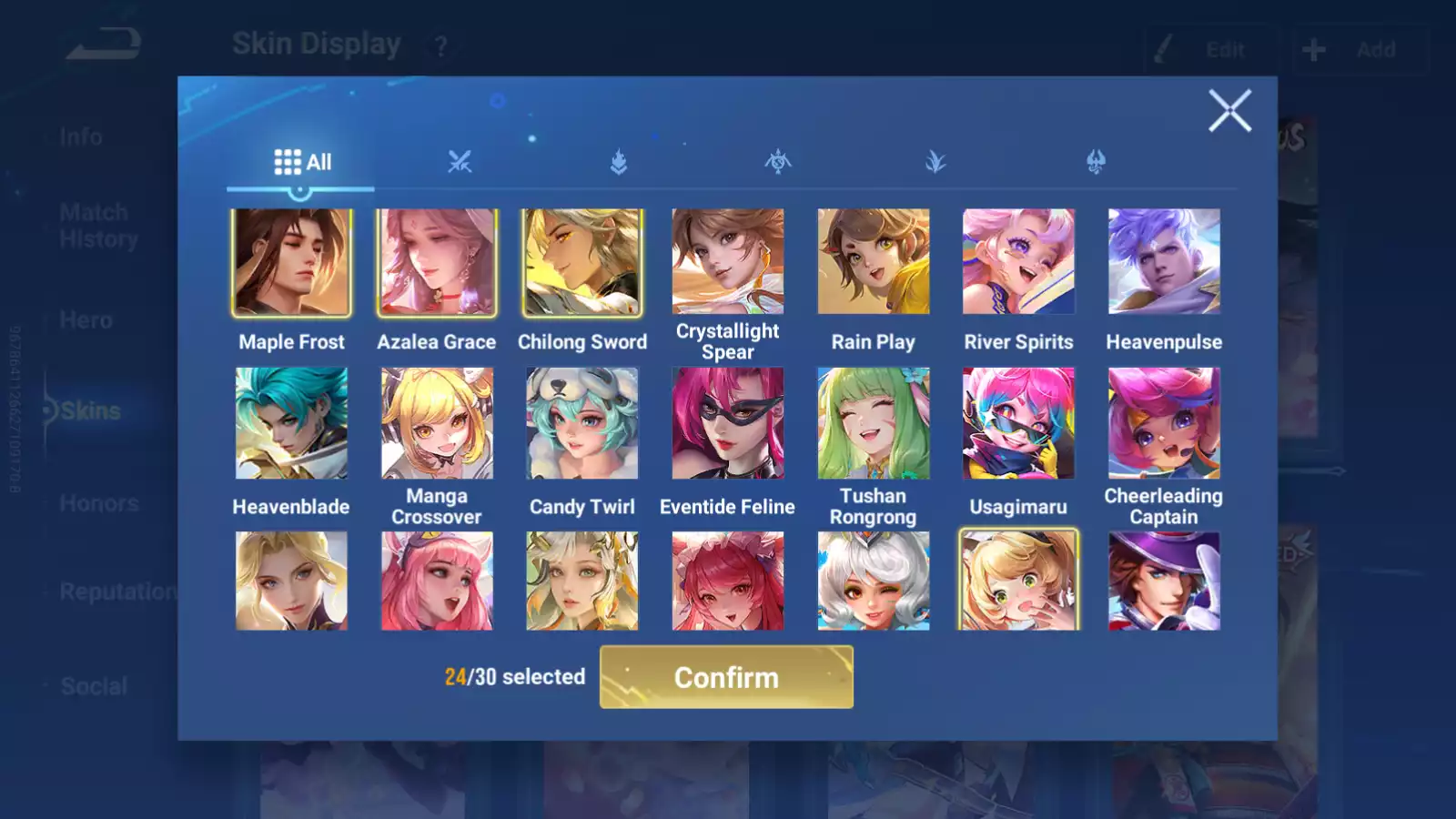The width and height of the screenshot is (1456, 819).
Task: Select the Crystallight Spear skin
Action: [x=727, y=262]
